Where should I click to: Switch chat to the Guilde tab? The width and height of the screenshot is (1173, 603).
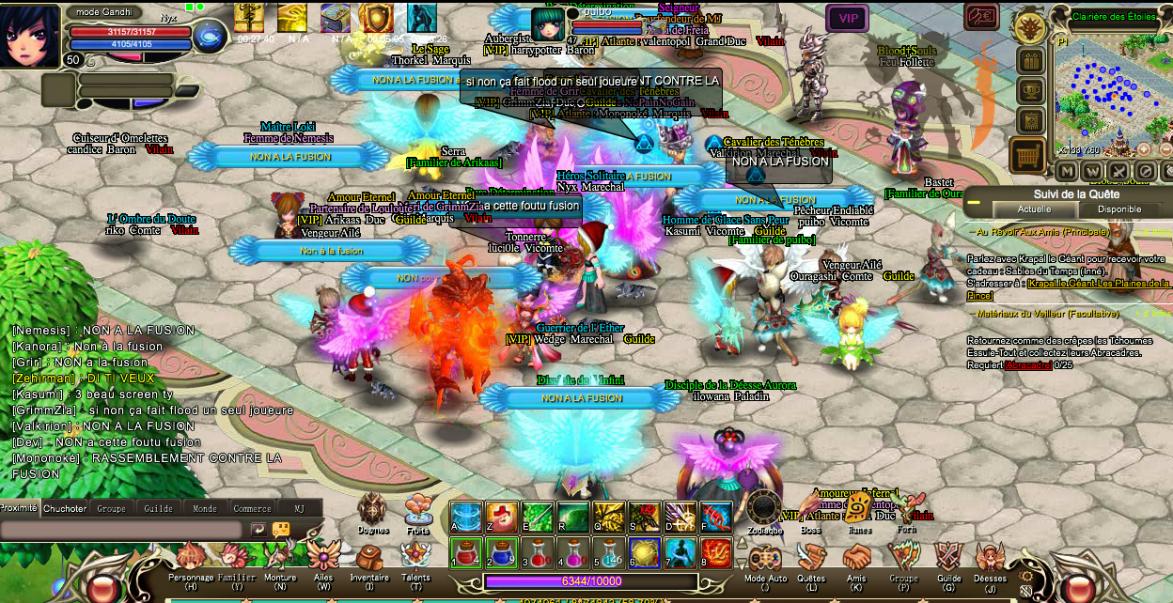tap(158, 508)
